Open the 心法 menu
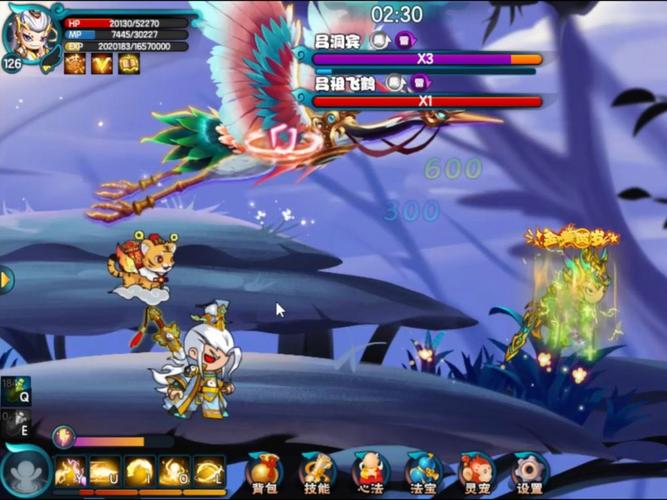 click(x=370, y=472)
